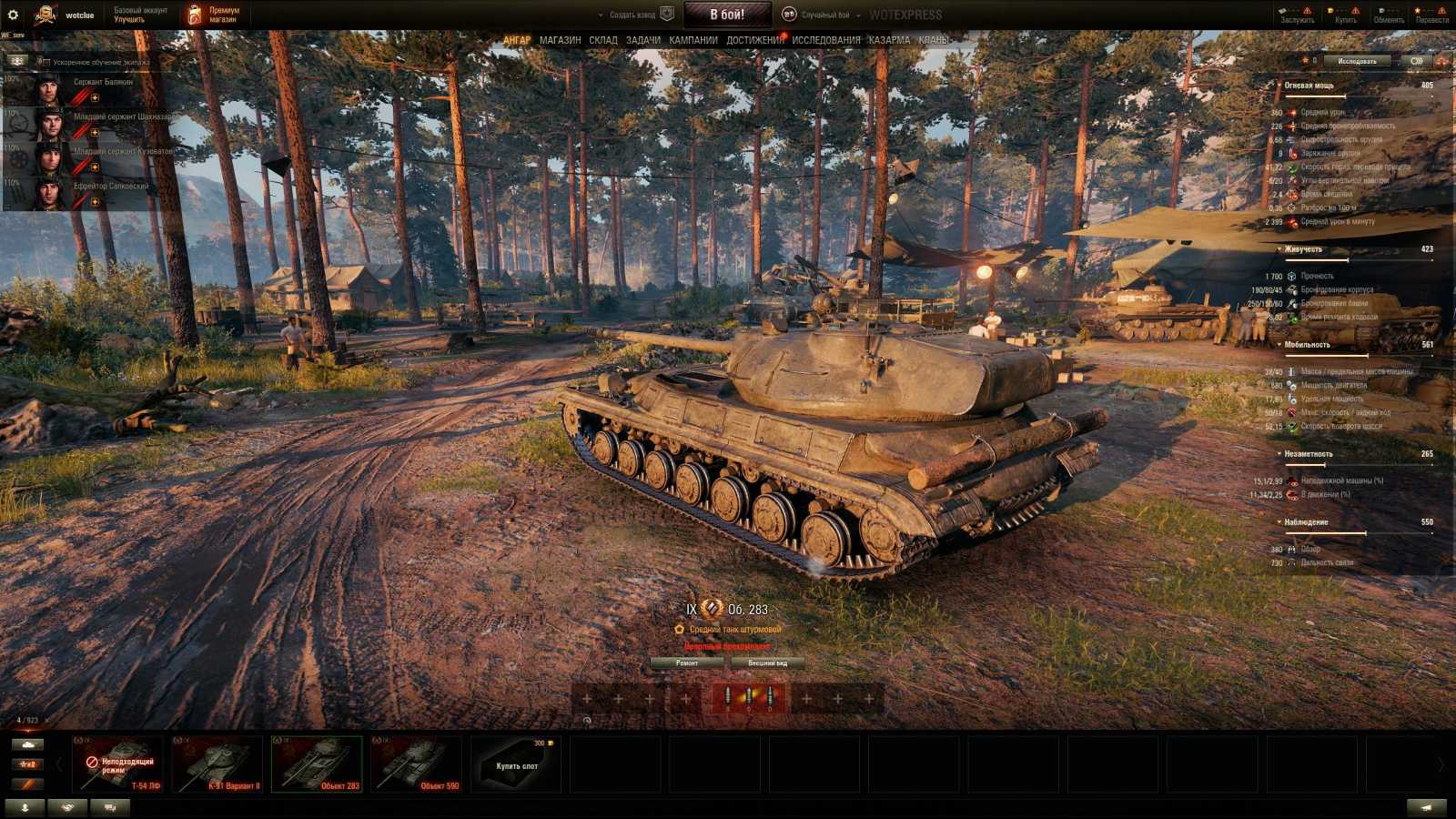The height and width of the screenshot is (819, 1456).
Task: Toggle the x2 experience carousel filter
Action: pyautogui.click(x=28, y=763)
